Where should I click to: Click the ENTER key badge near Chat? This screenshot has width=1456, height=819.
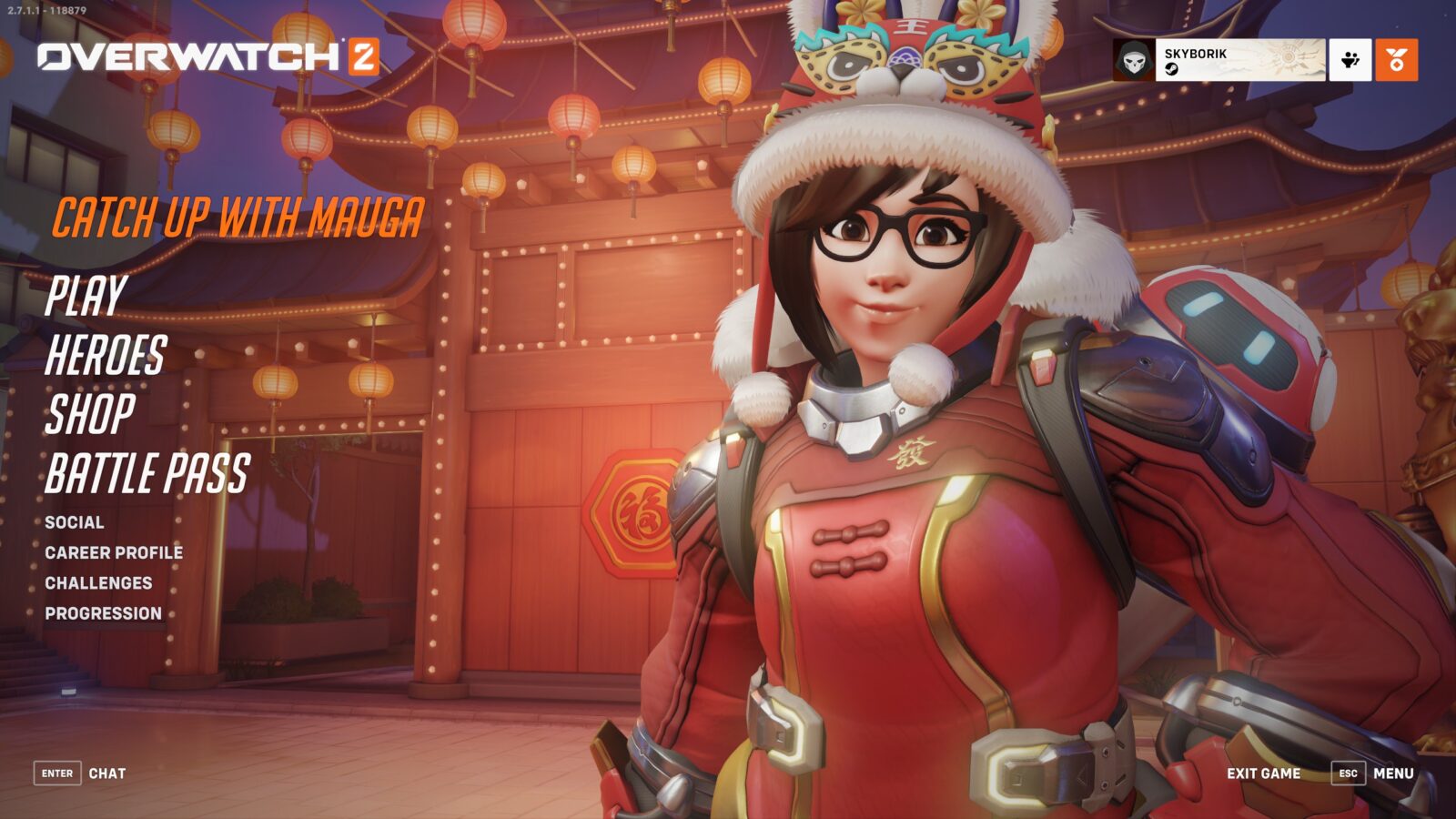(x=56, y=773)
